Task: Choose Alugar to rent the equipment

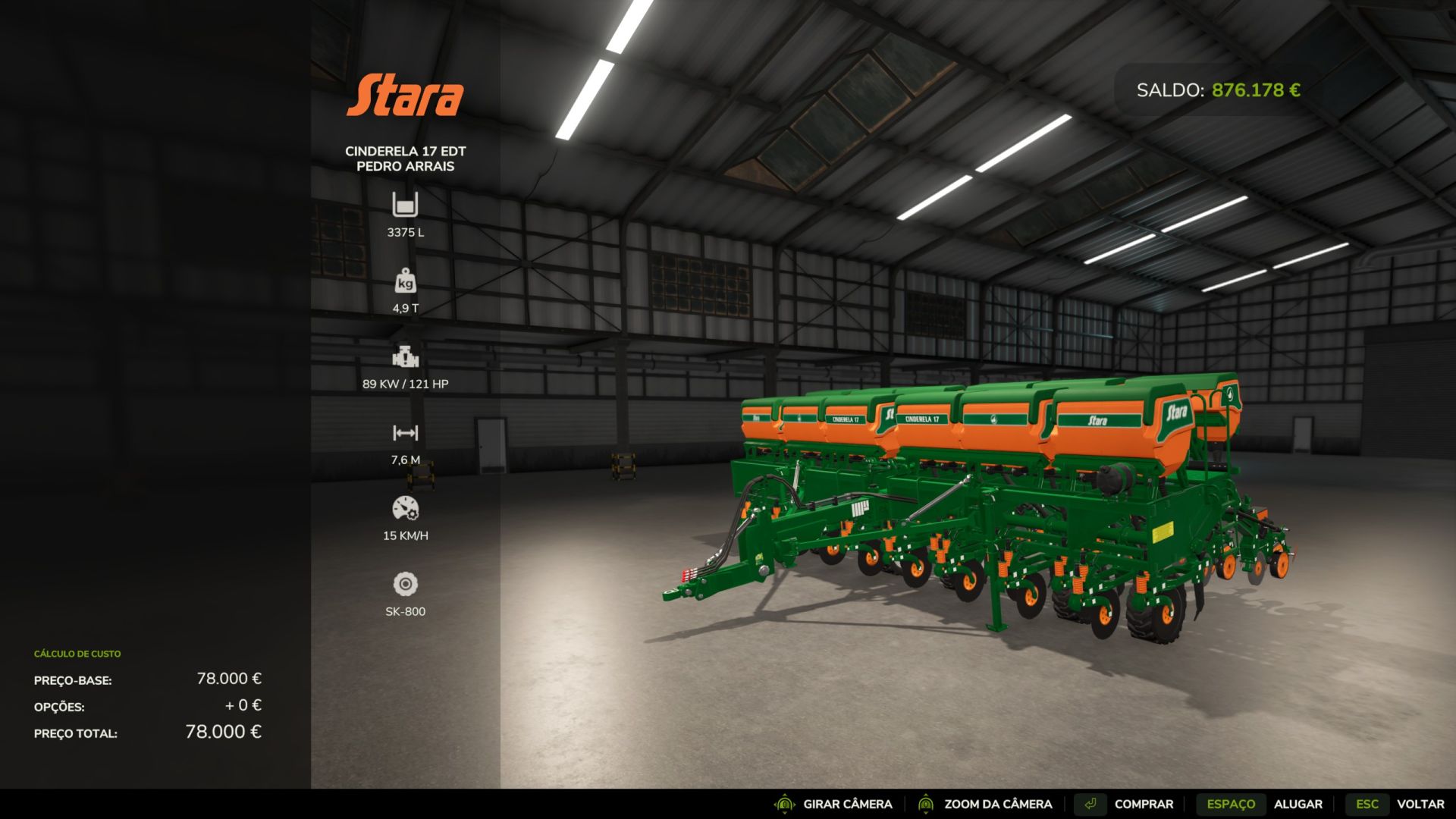Action: click(x=1297, y=804)
